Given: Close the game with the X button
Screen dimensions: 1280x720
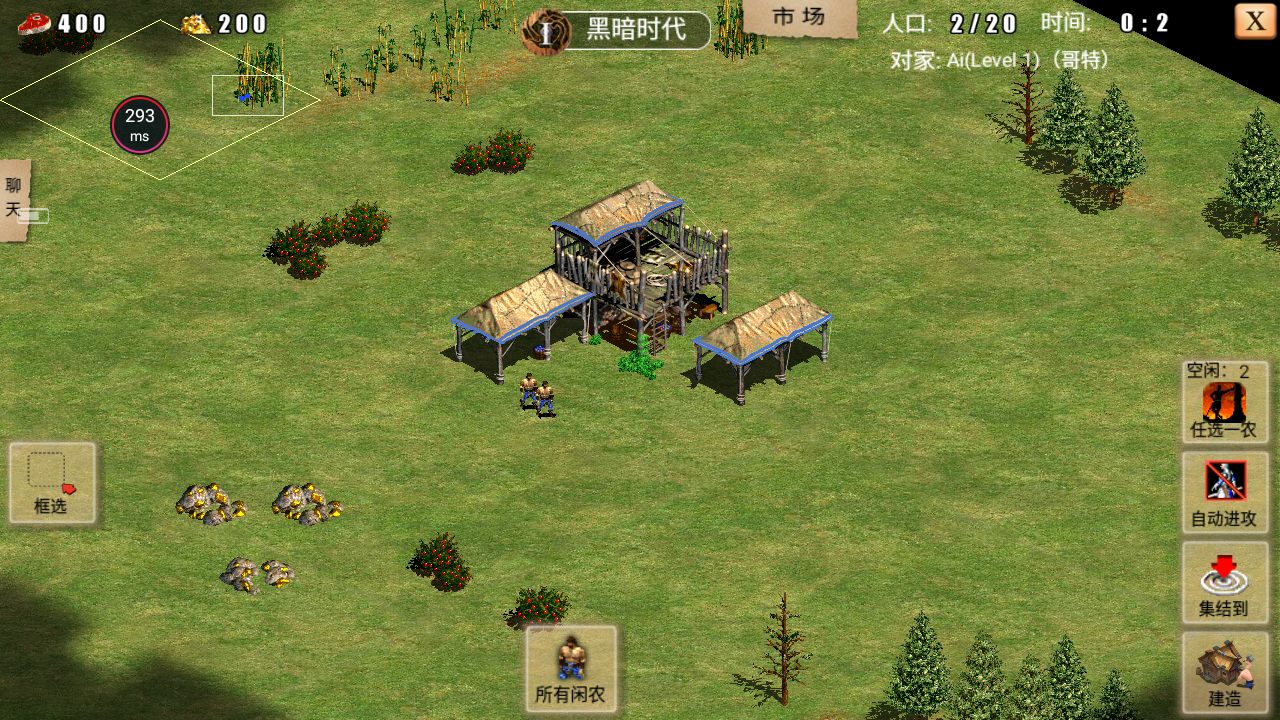Looking at the screenshot, I should [x=1255, y=21].
